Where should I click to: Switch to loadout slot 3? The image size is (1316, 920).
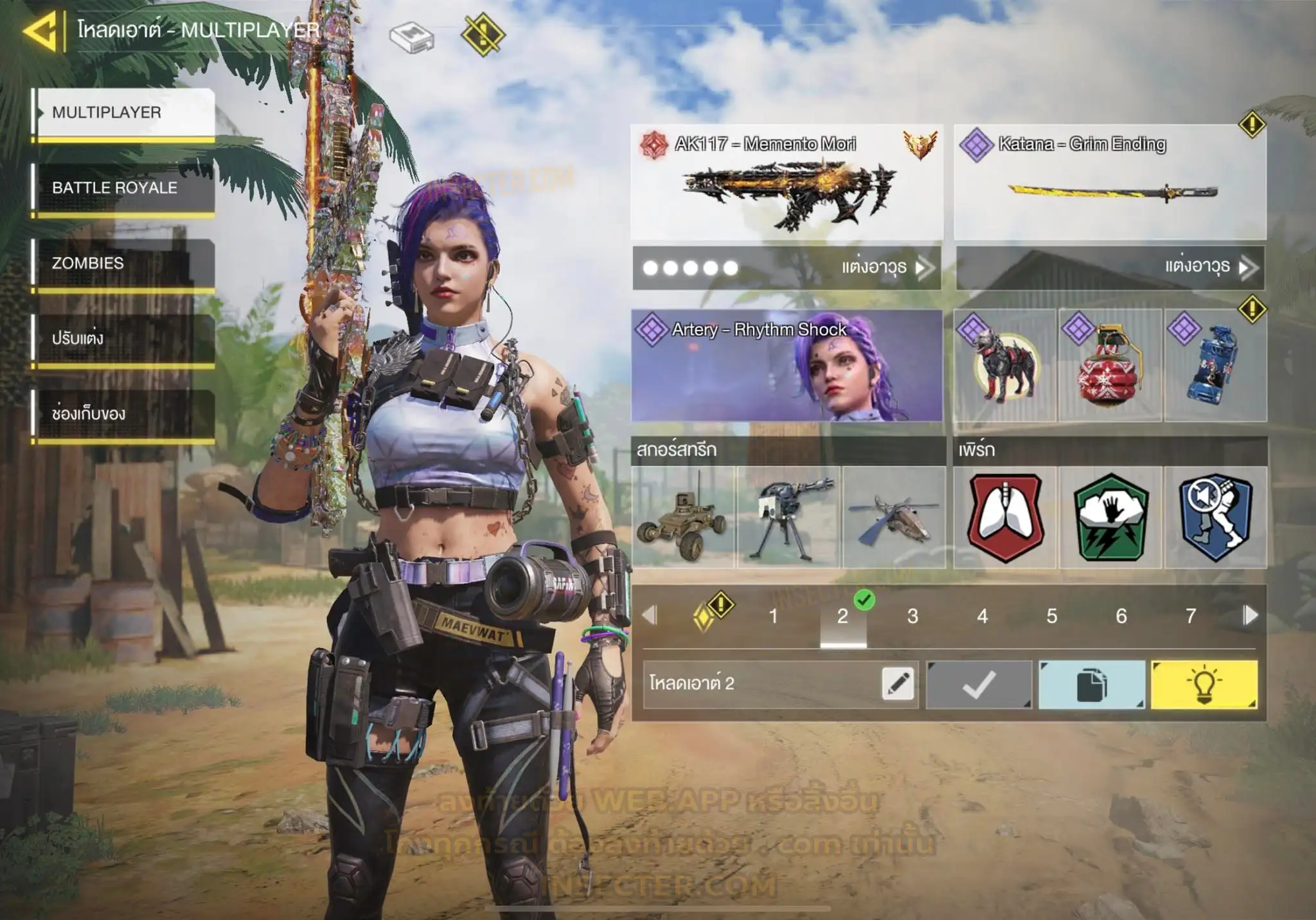pos(912,617)
